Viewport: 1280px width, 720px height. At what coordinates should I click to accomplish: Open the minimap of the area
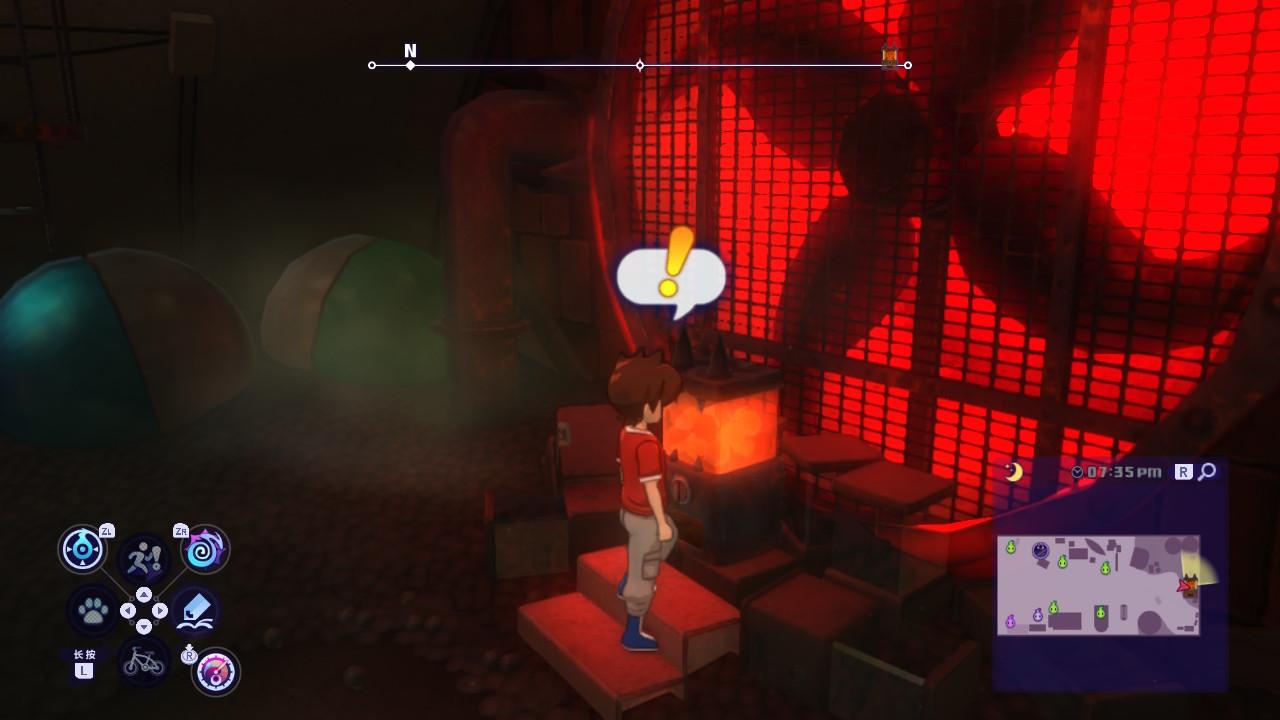(1098, 585)
